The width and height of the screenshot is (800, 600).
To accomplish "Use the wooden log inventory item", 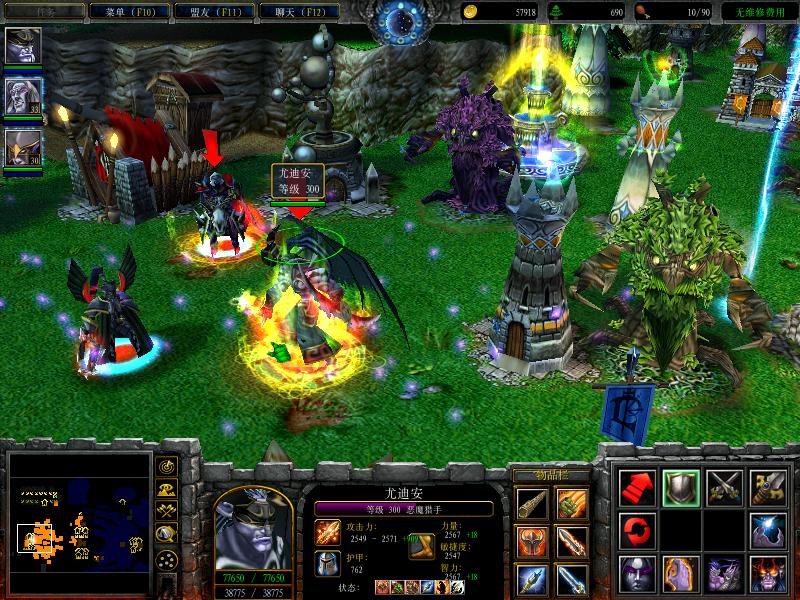I will pos(530,505).
